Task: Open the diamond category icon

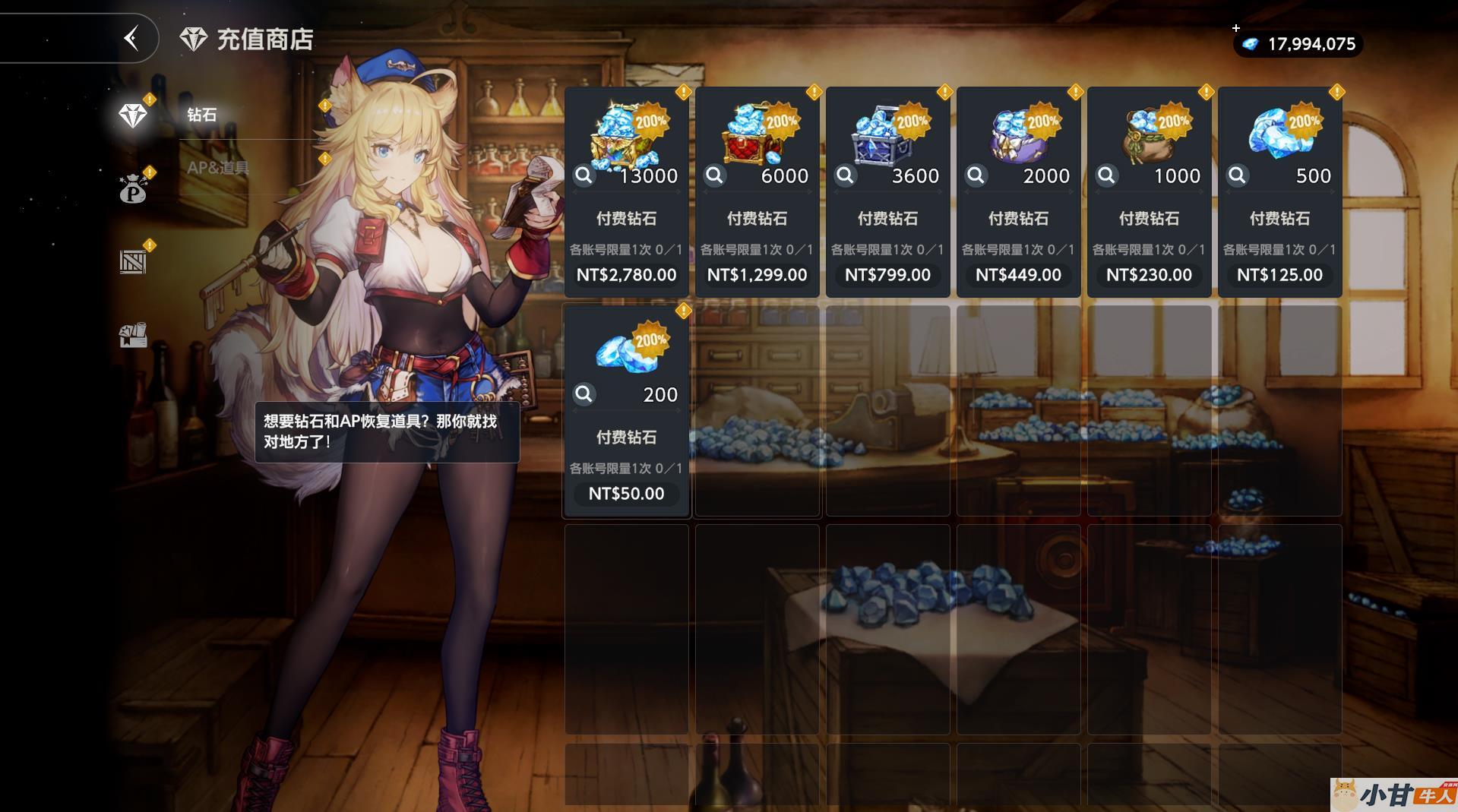Action: (x=133, y=115)
